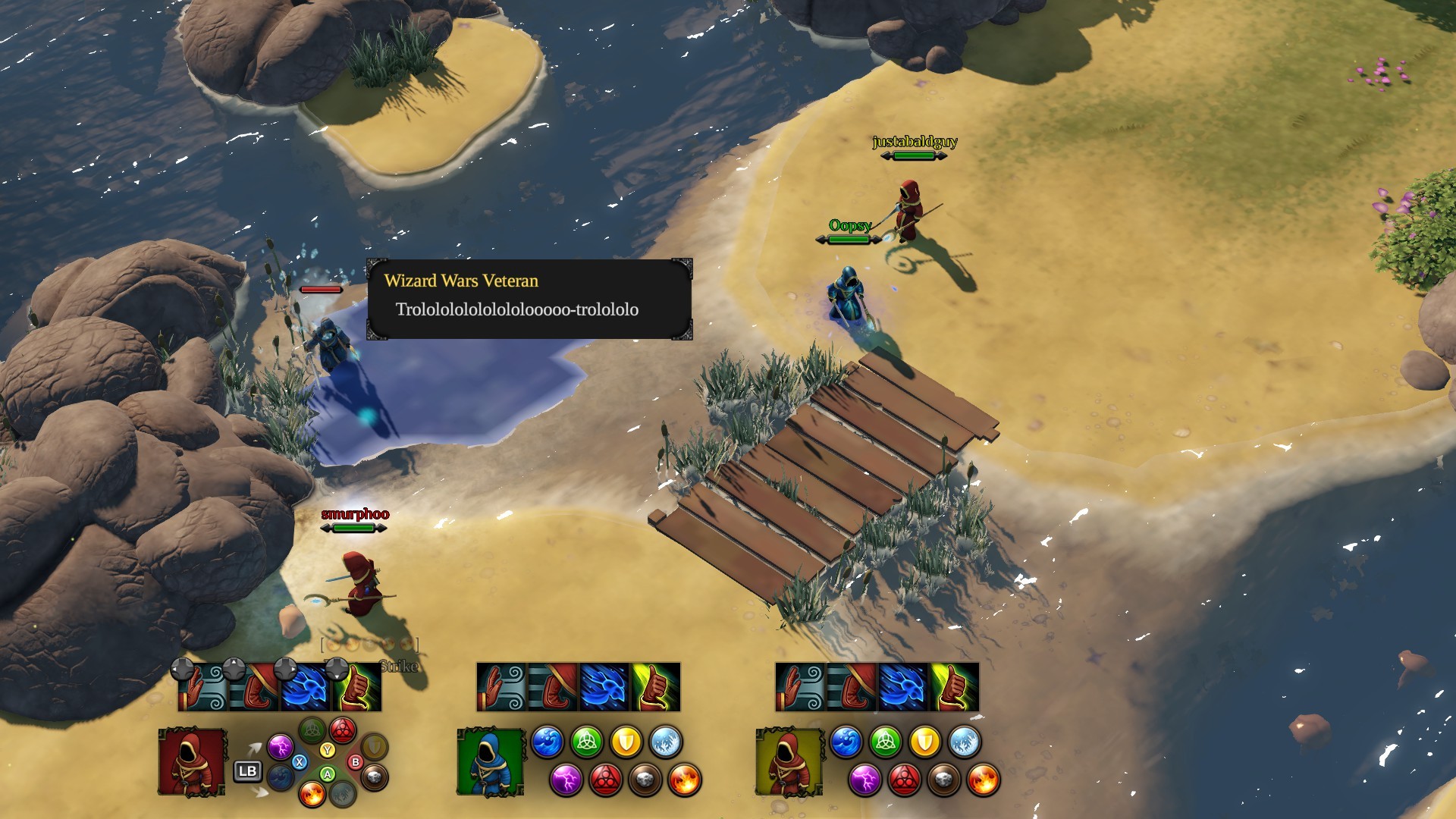Screen dimensions: 1456x819
Task: Choose red arcane element beside the yellow-background portrait
Action: click(x=904, y=780)
